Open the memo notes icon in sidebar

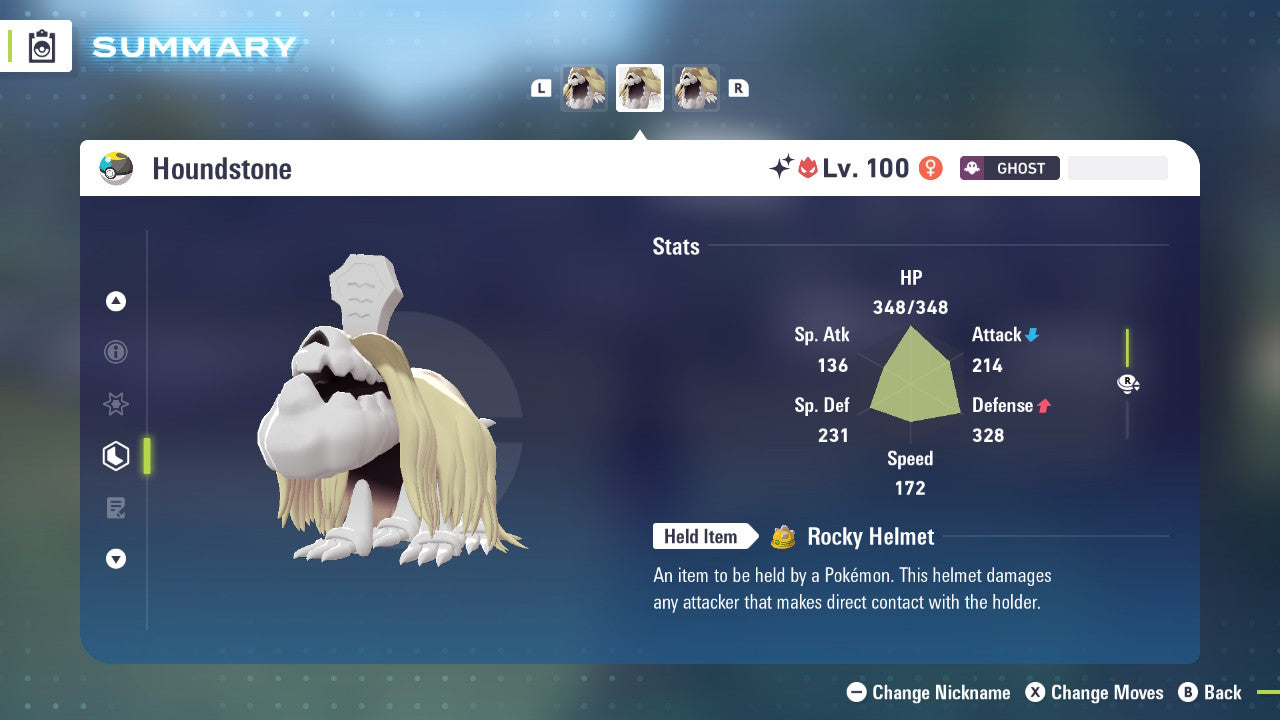tap(116, 508)
